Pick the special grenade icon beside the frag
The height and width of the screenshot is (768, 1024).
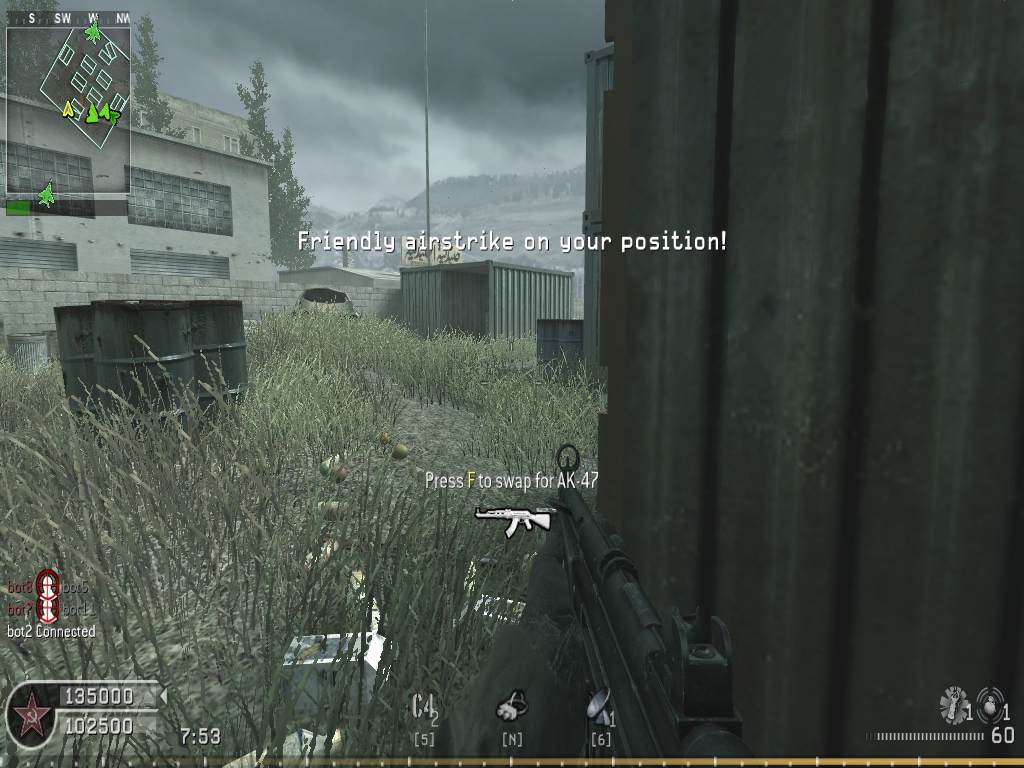click(x=953, y=705)
